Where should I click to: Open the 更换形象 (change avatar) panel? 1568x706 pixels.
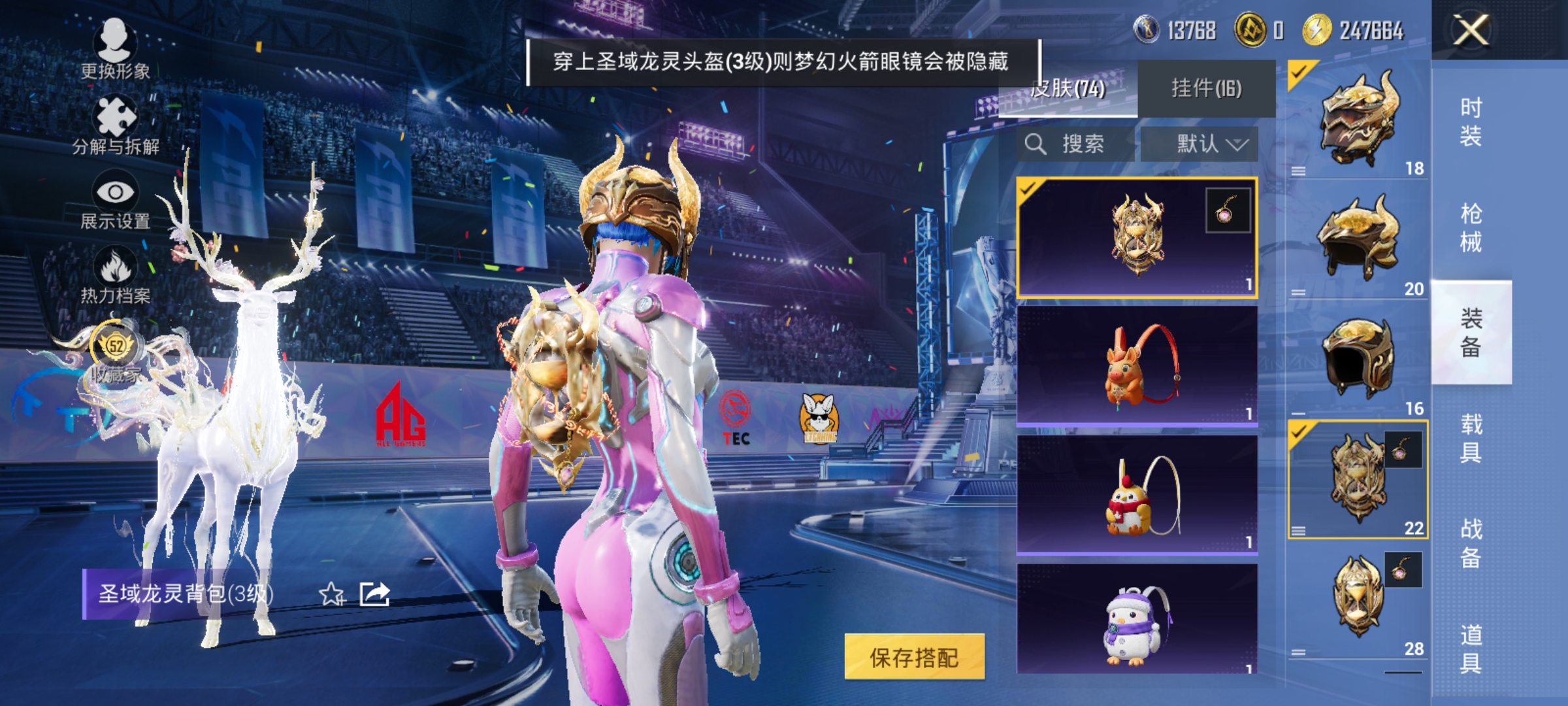coord(114,56)
